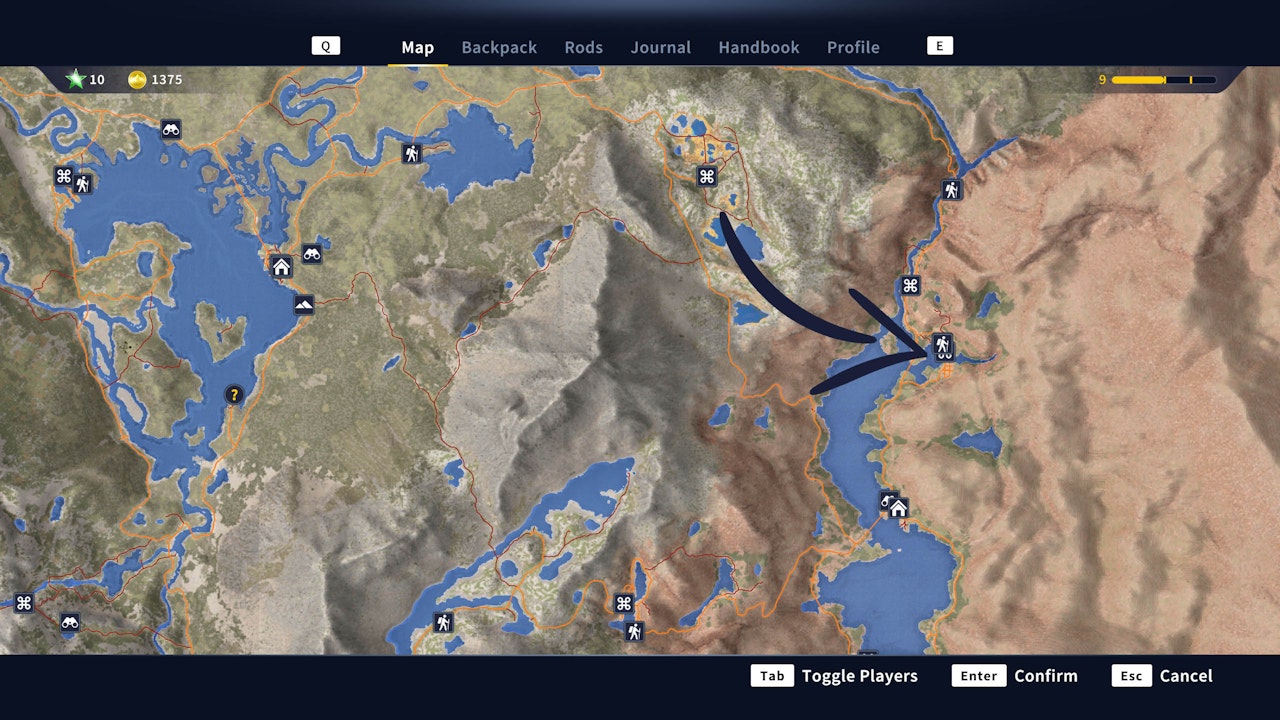Open the Journal tab
Screen dimensions: 1280x720
click(660, 47)
